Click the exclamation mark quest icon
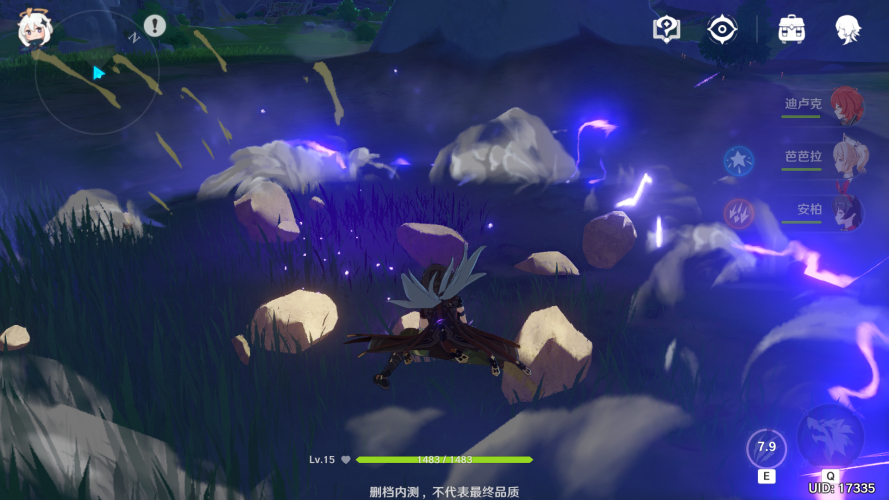Screen dimensions: 889x500 click(154, 25)
